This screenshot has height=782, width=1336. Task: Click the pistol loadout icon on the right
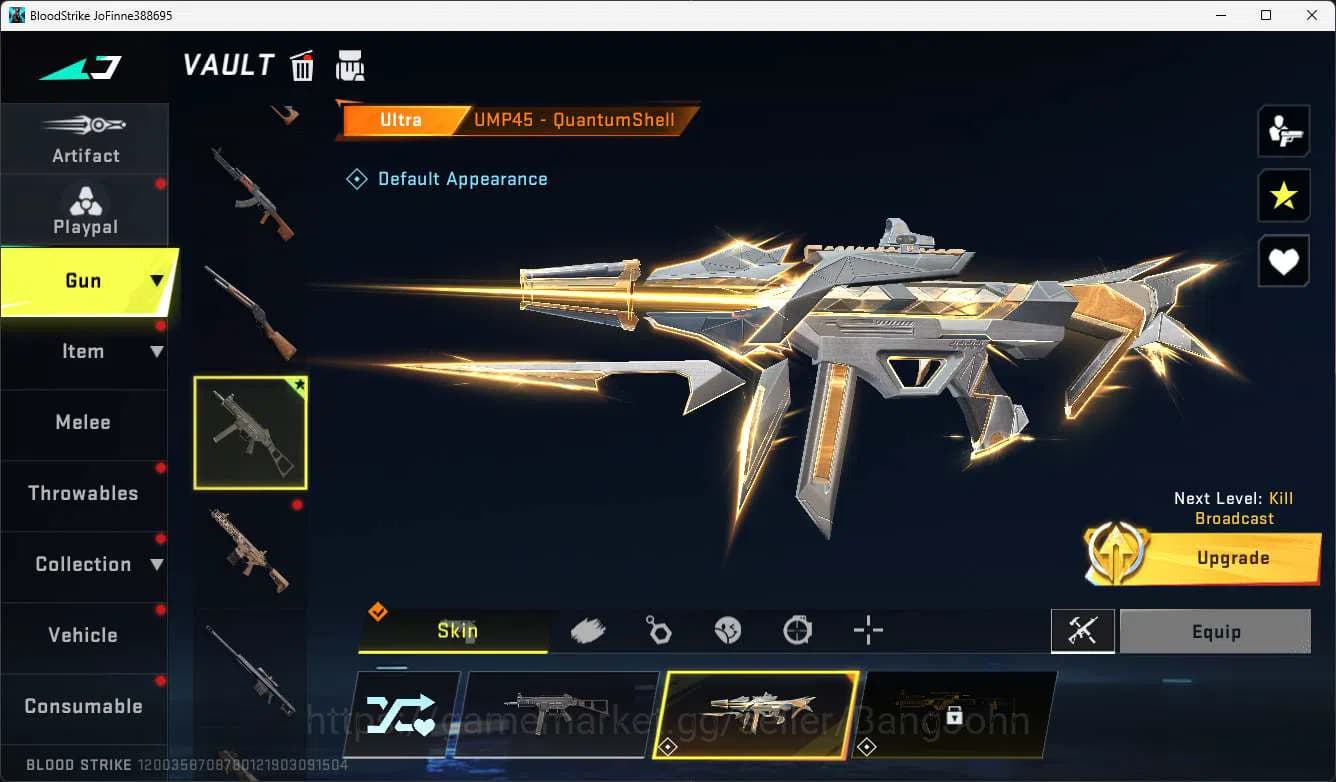(x=1284, y=130)
